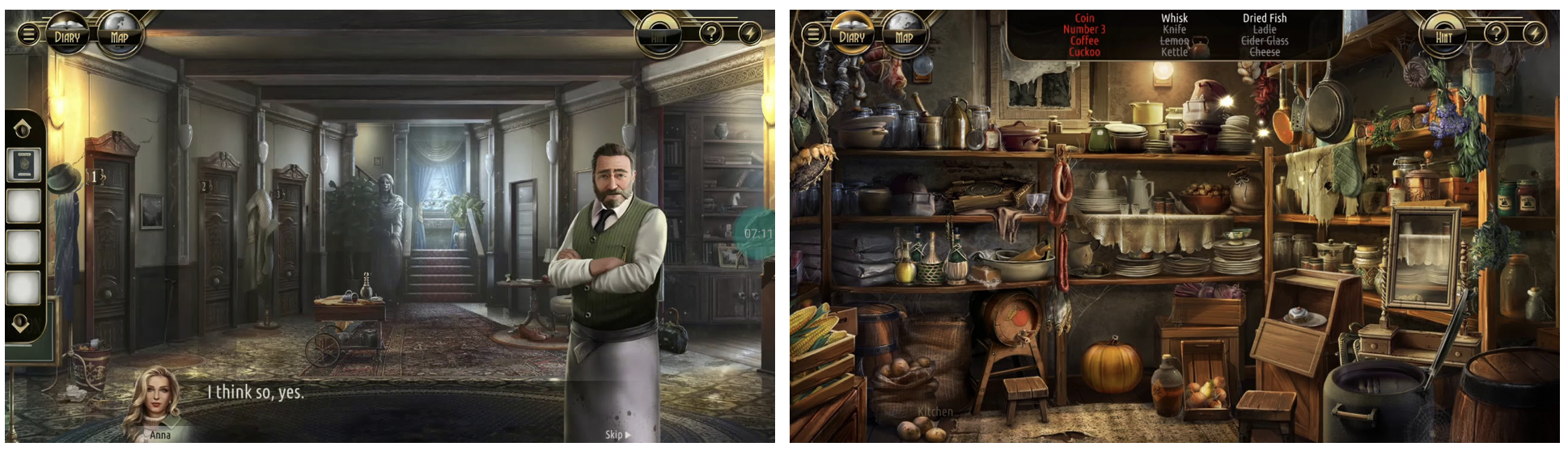Open the hamburger menu in the hallway scene

pyautogui.click(x=28, y=34)
